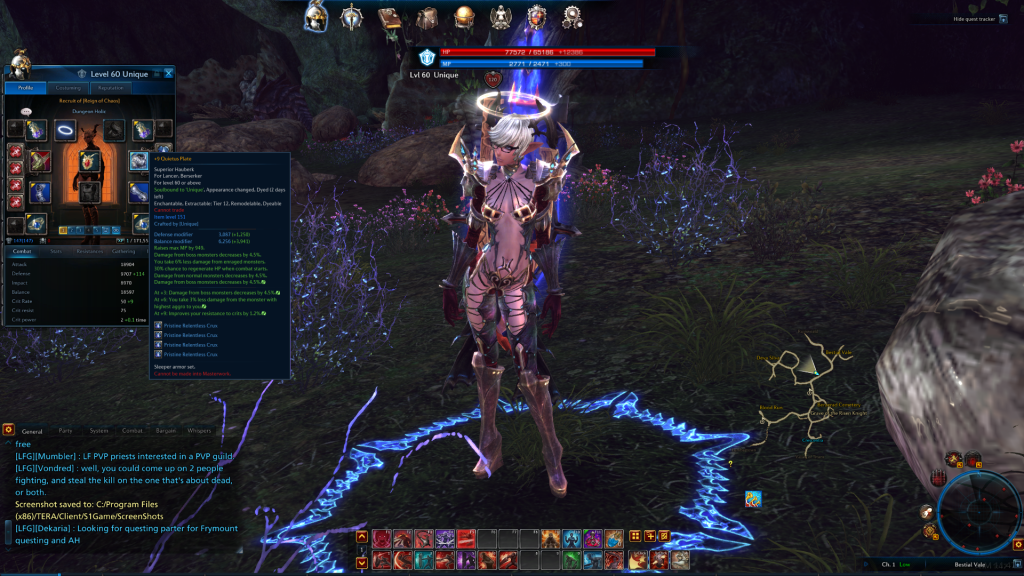The height and width of the screenshot is (576, 1024).
Task: Open the book icon in the top menu
Action: point(390,16)
